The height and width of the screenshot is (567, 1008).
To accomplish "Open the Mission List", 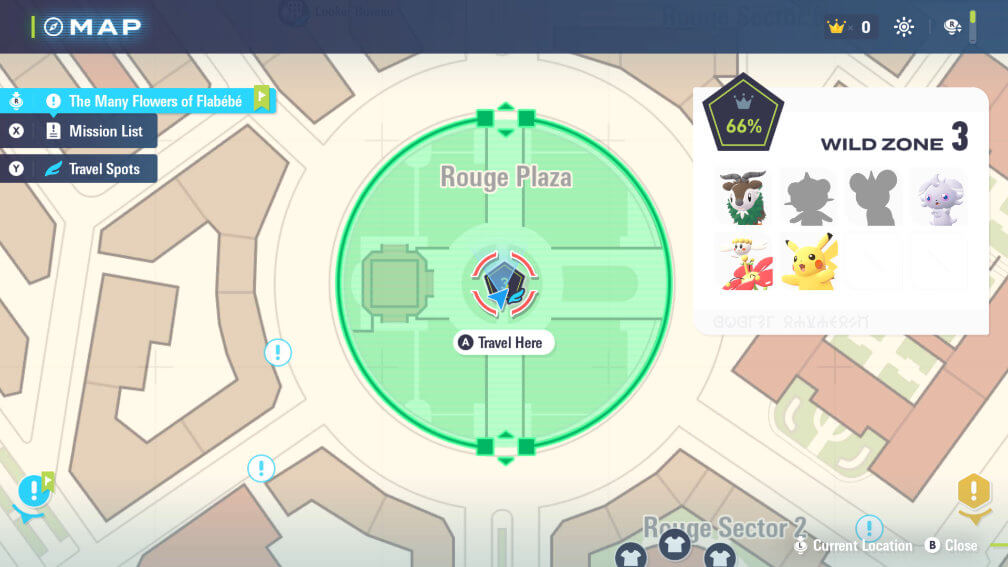I will [92, 131].
